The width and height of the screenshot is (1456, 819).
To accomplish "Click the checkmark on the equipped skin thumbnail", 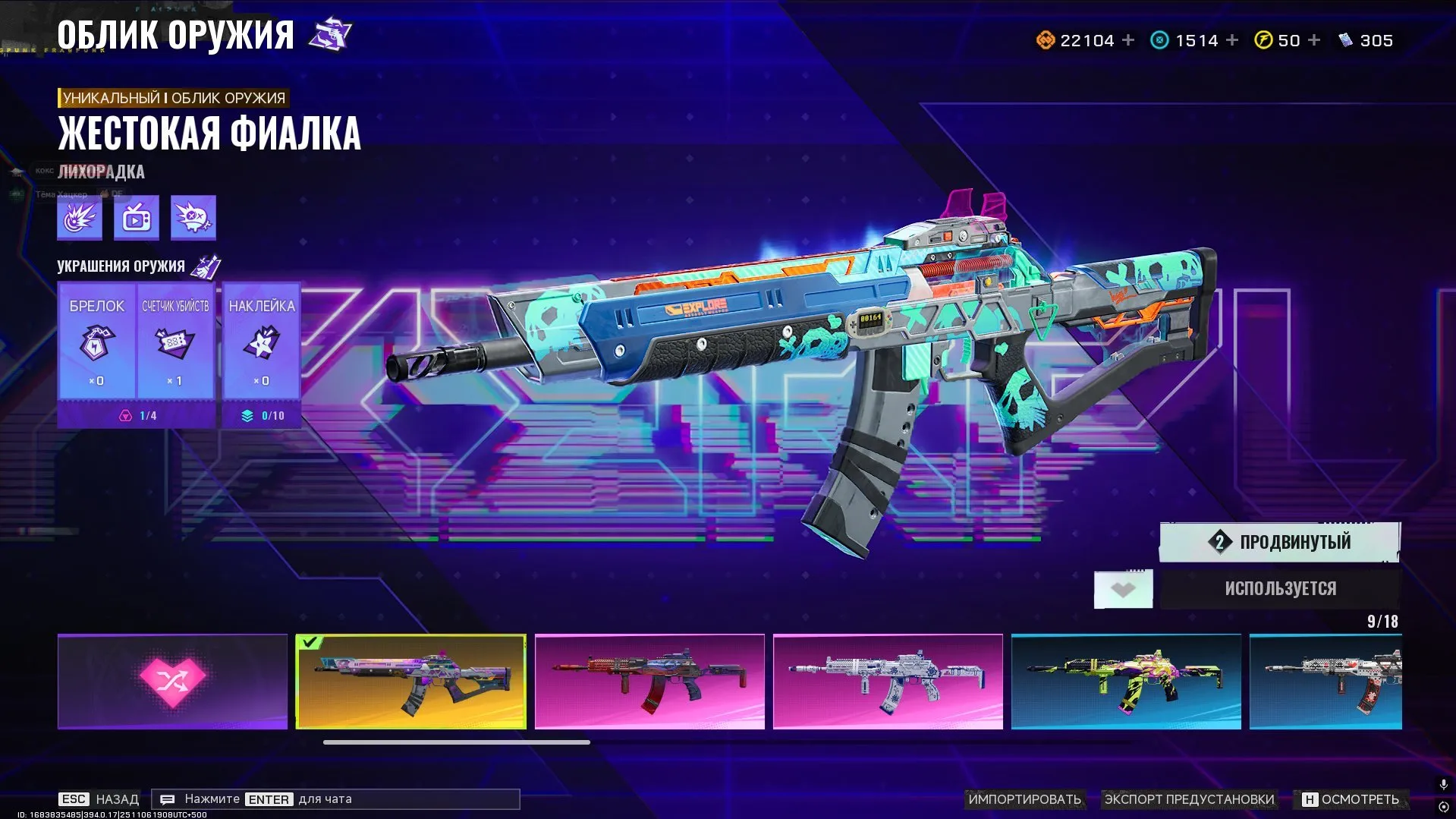I will [x=309, y=642].
